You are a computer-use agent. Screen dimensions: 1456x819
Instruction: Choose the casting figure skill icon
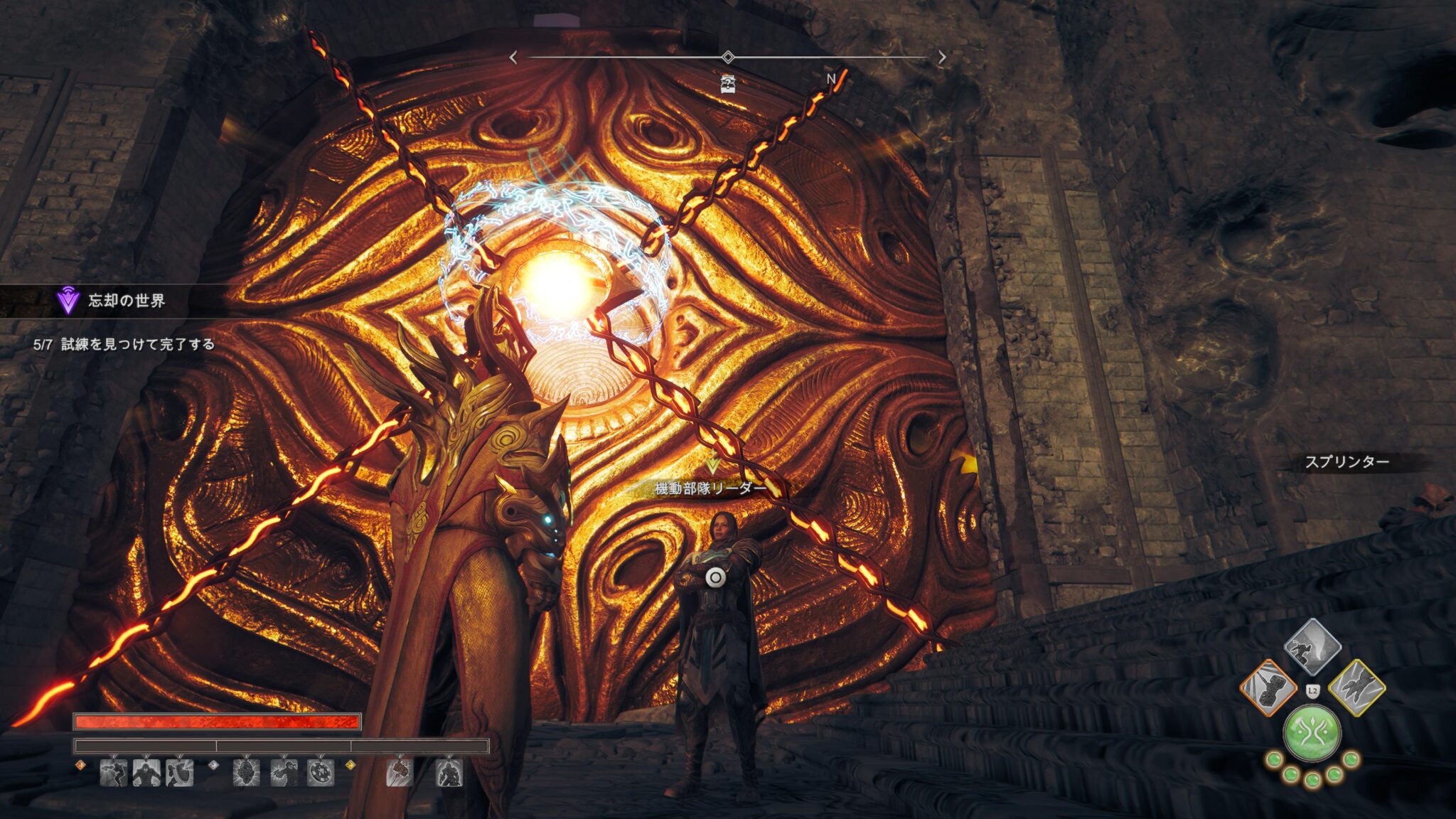[x=284, y=773]
